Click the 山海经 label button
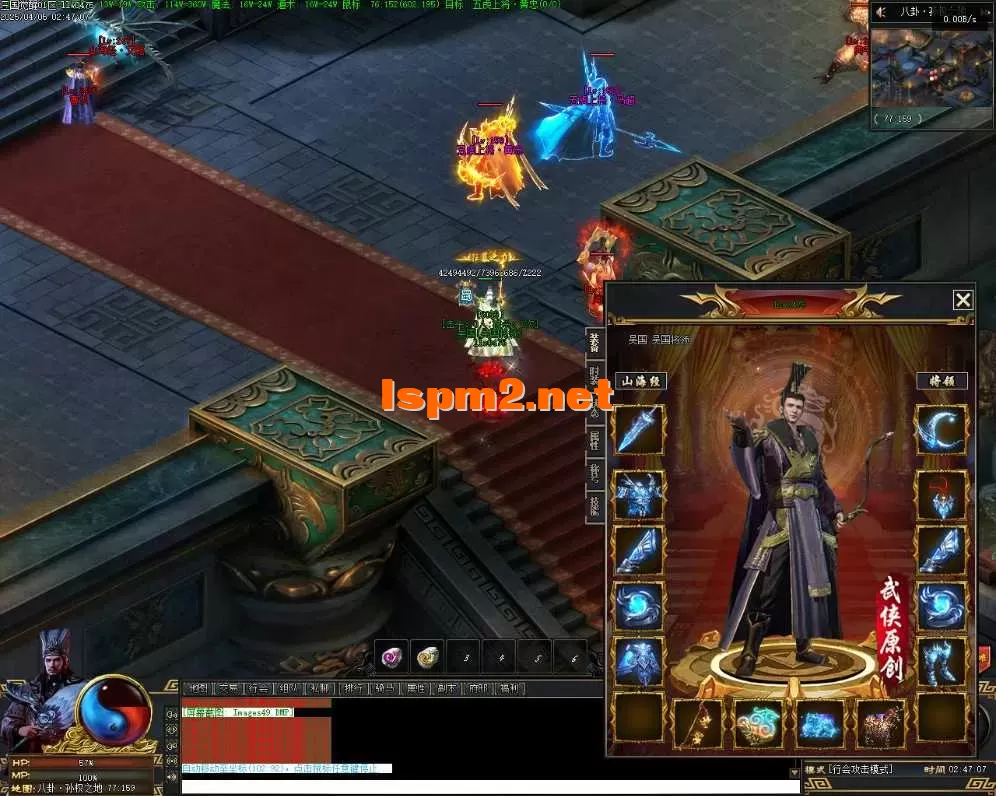The image size is (996, 796). tap(640, 381)
